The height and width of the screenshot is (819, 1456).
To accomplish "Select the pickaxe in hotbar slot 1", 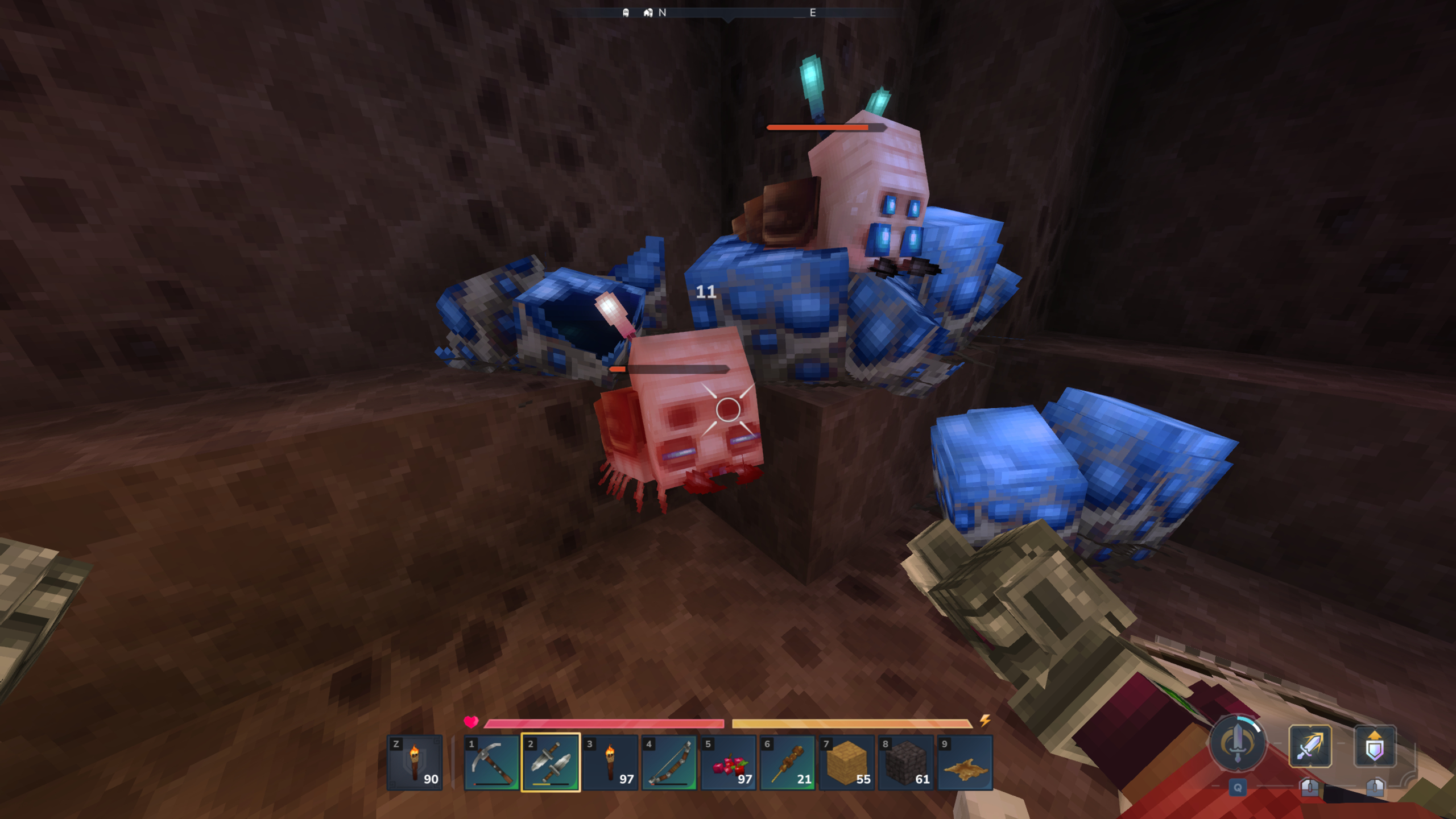I will tap(492, 765).
